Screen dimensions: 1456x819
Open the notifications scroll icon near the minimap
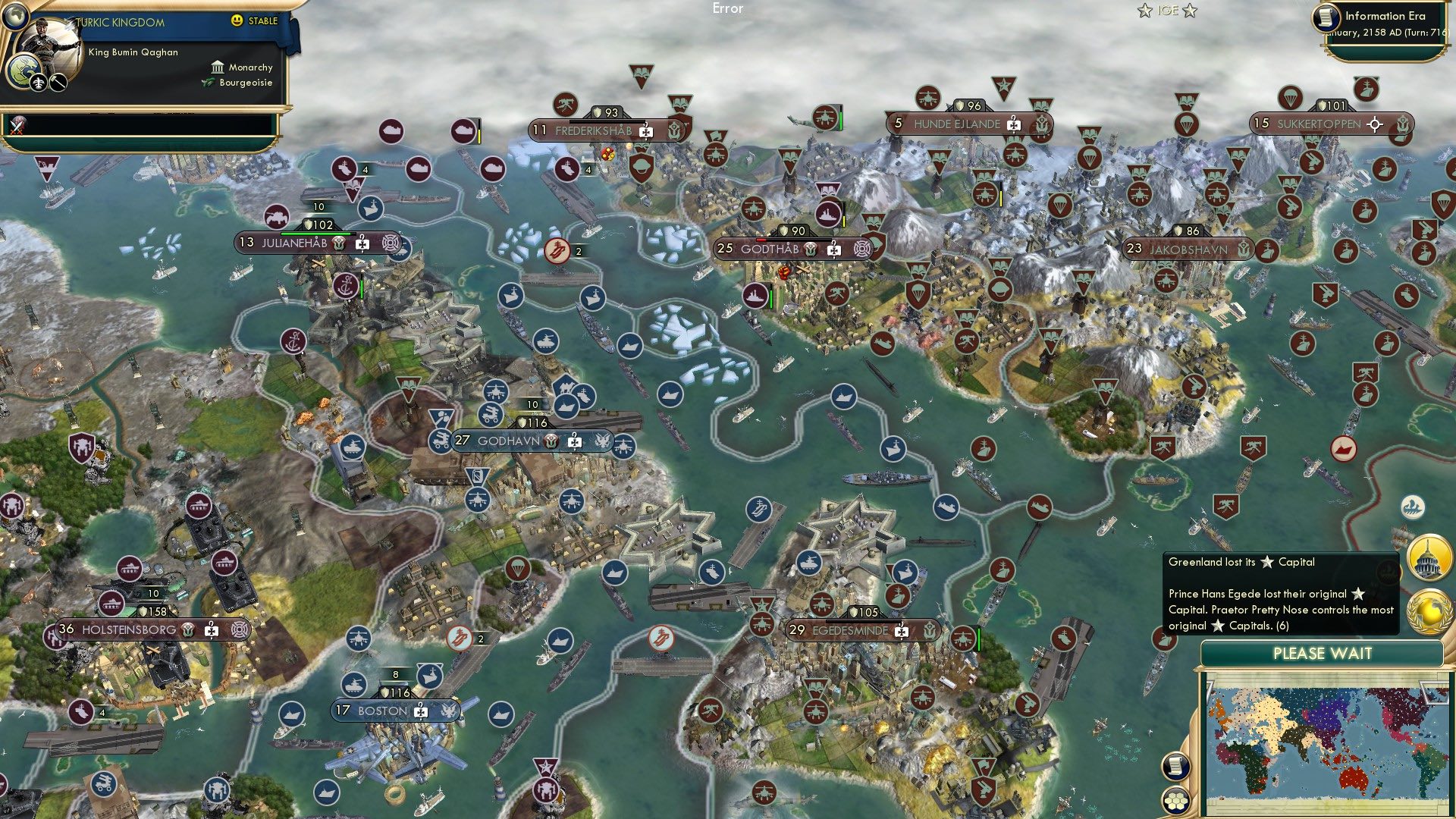coord(1177,766)
